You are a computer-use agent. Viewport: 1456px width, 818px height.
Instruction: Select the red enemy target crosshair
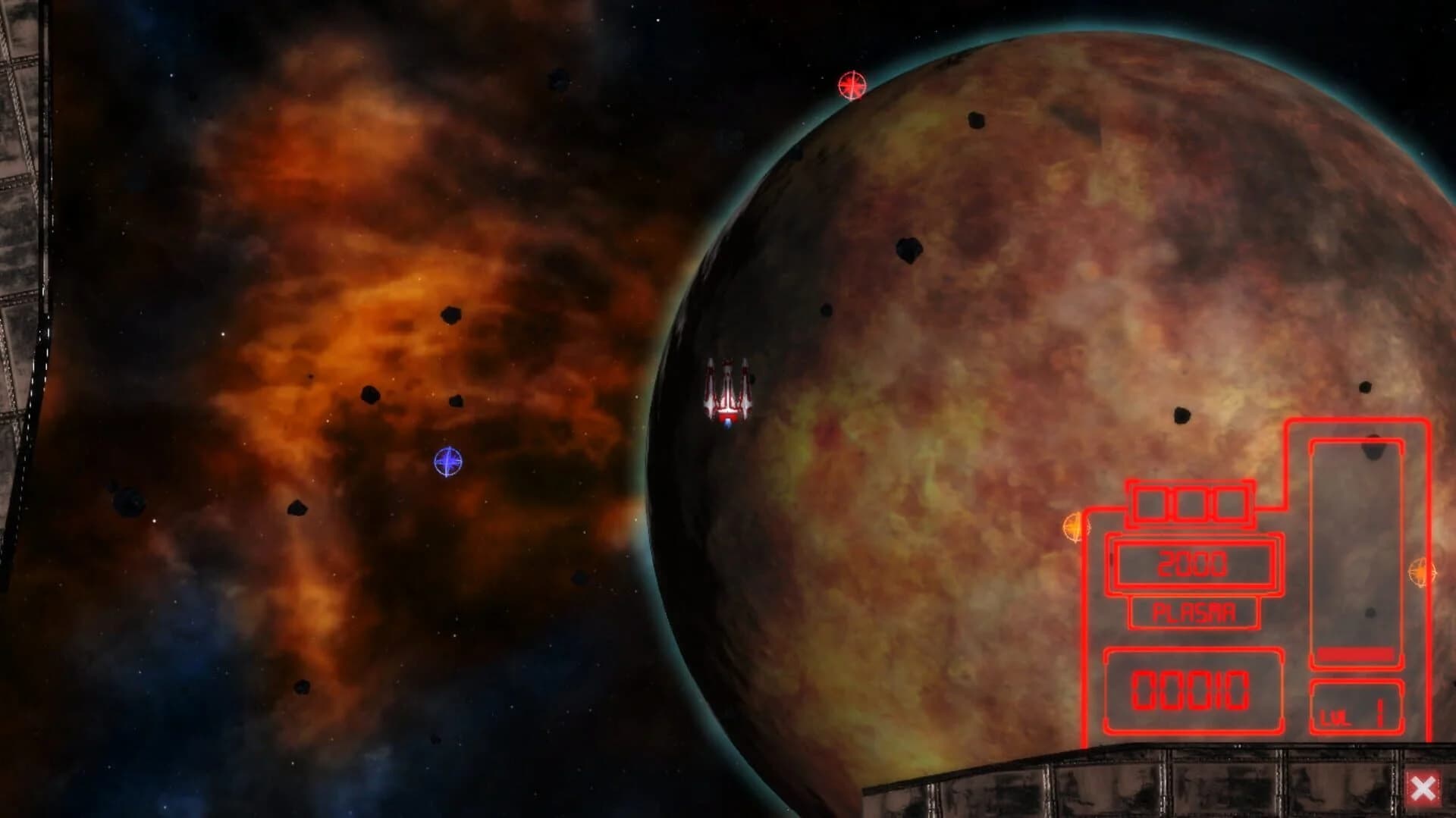pyautogui.click(x=851, y=86)
